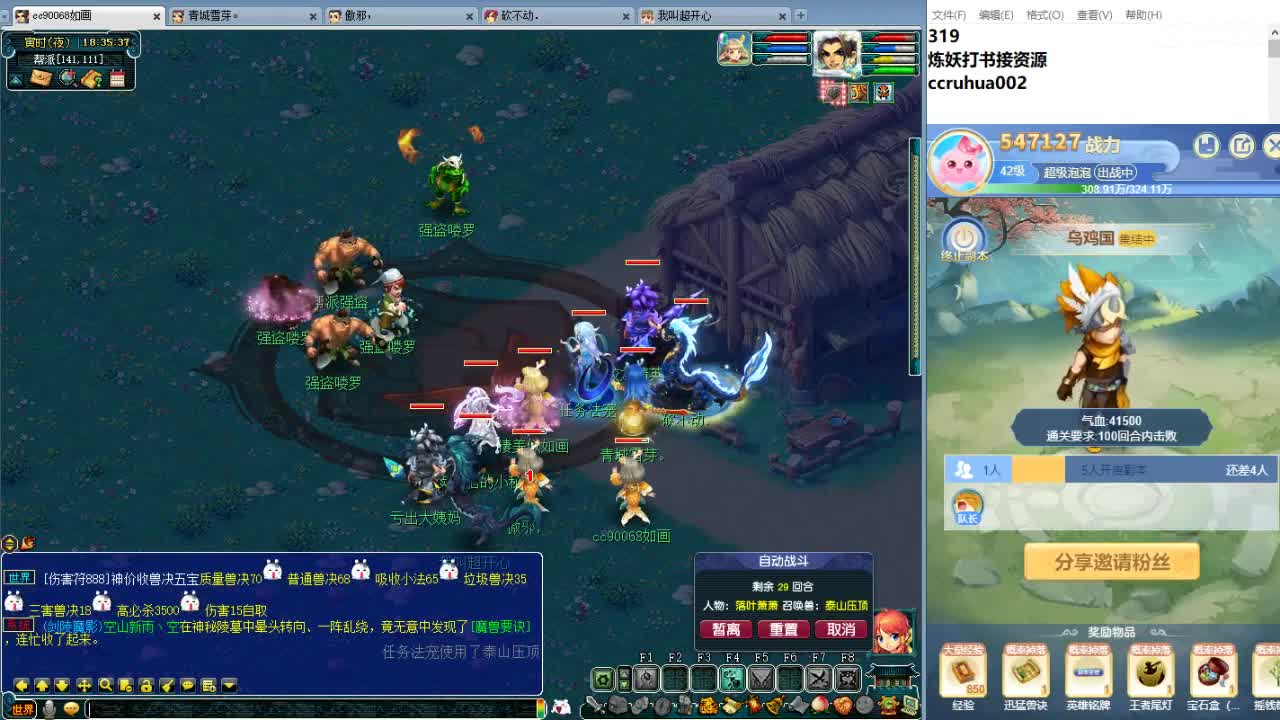The width and height of the screenshot is (1280, 720).
Task: Click the save disk icon above the pet panel
Action: click(x=1204, y=145)
